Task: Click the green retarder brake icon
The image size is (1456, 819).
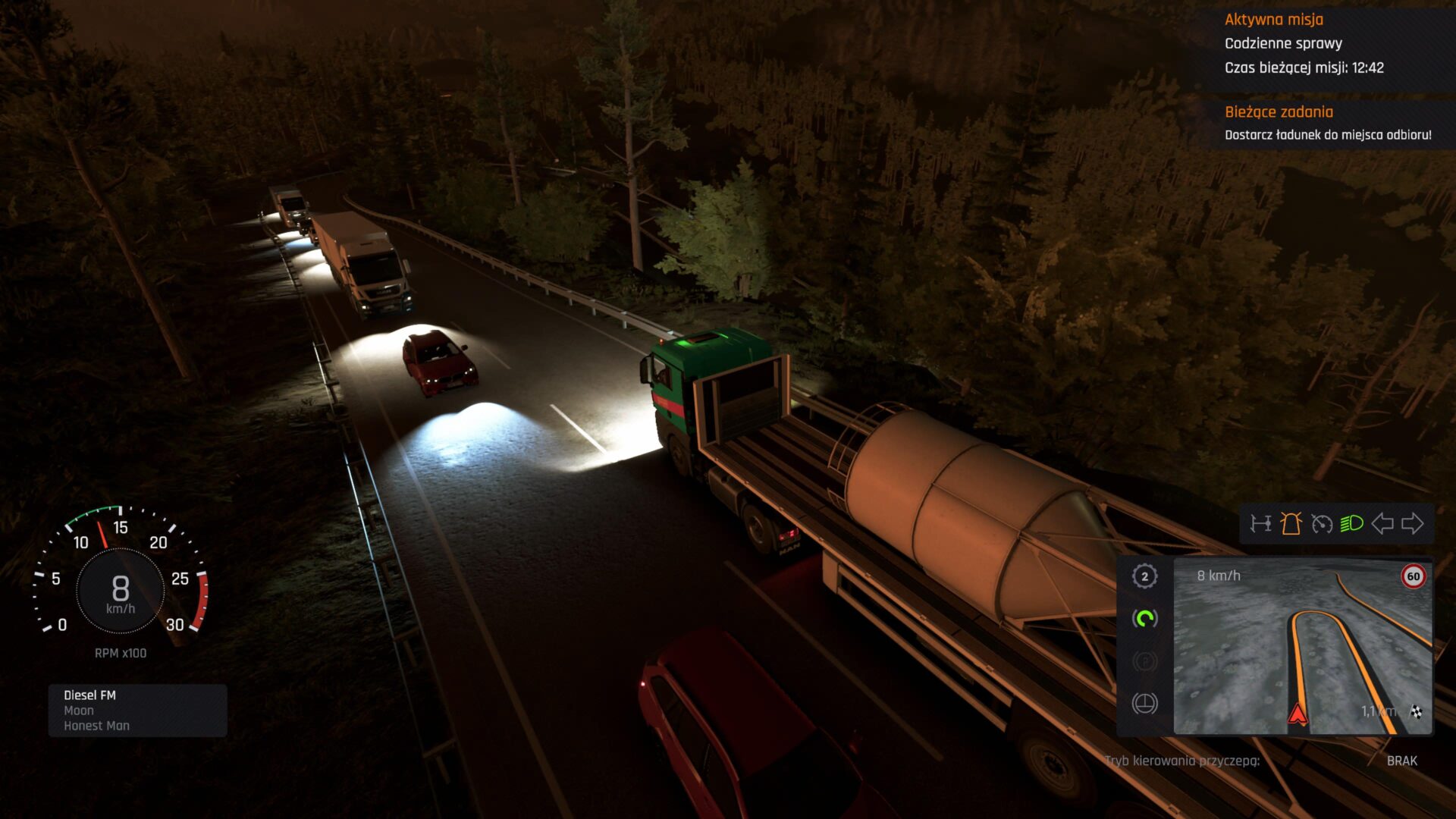Action: [x=1144, y=619]
